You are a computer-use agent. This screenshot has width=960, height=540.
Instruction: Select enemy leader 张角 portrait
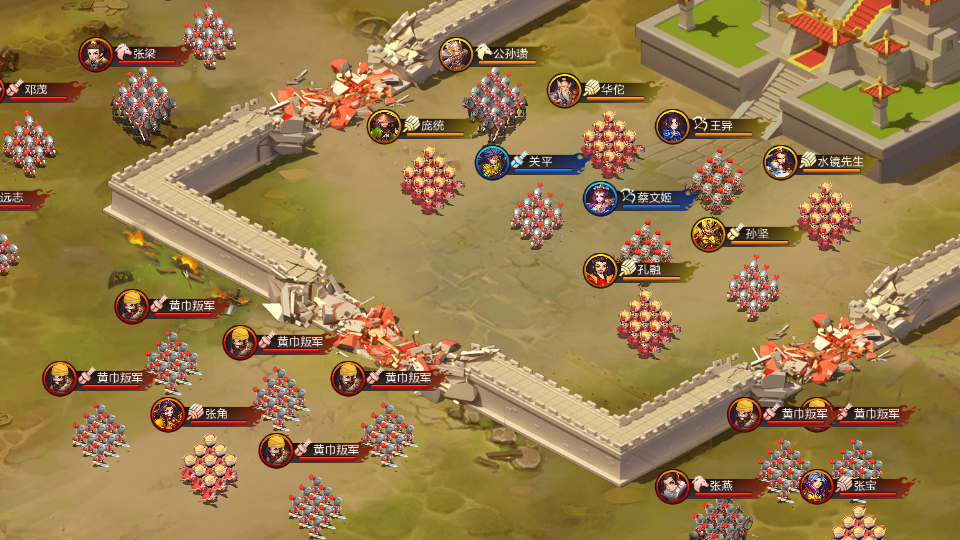(168, 414)
